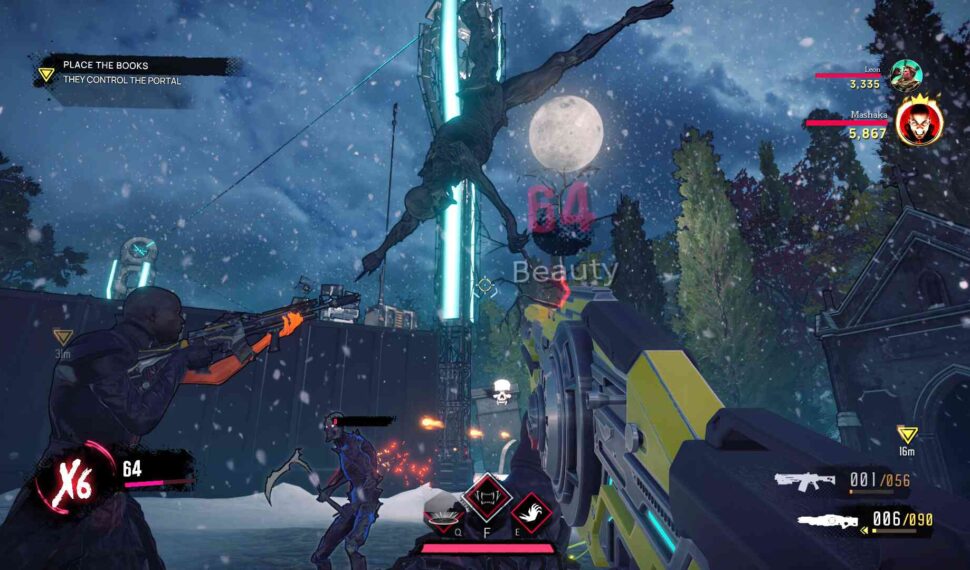Select the lower equipped gun icon
The image size is (970, 570).
click(827, 521)
